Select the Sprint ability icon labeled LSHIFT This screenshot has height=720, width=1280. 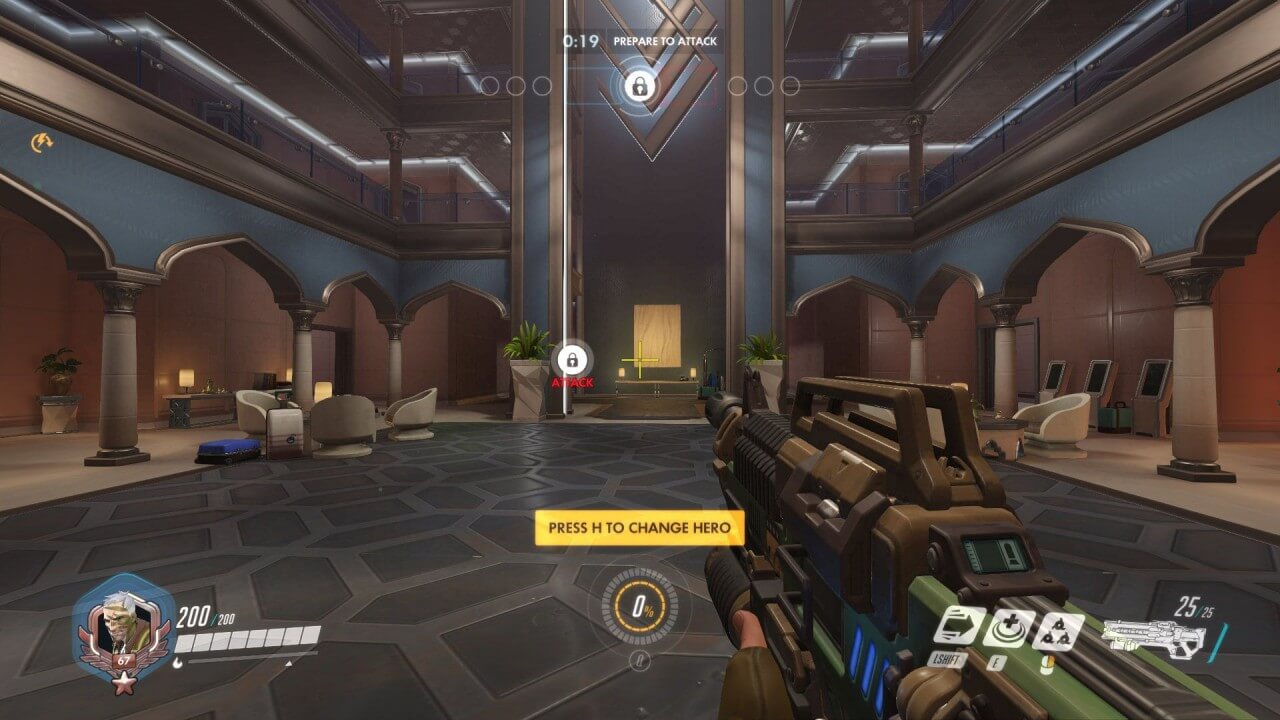point(962,627)
